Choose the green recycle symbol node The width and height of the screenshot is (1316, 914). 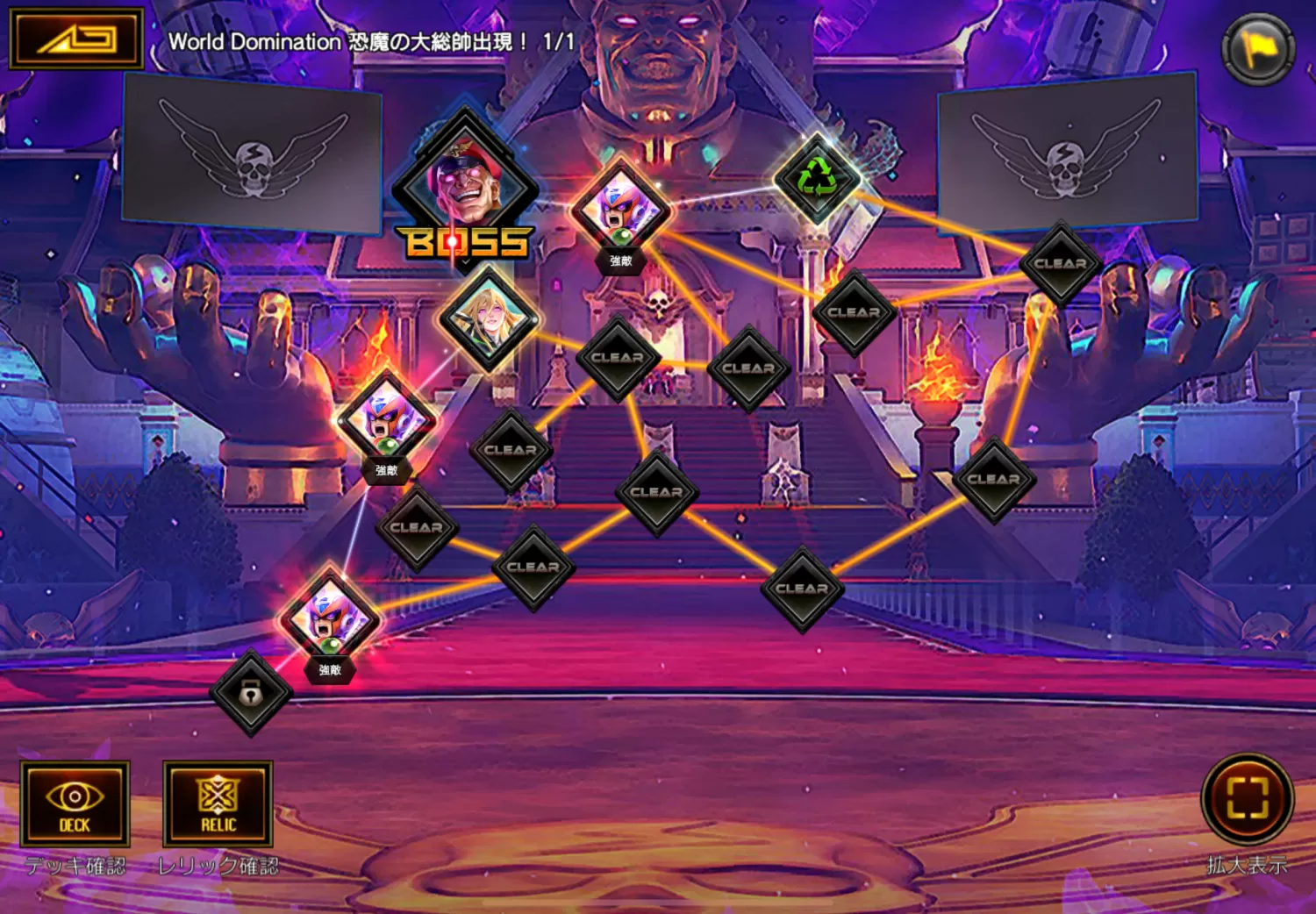(x=817, y=178)
